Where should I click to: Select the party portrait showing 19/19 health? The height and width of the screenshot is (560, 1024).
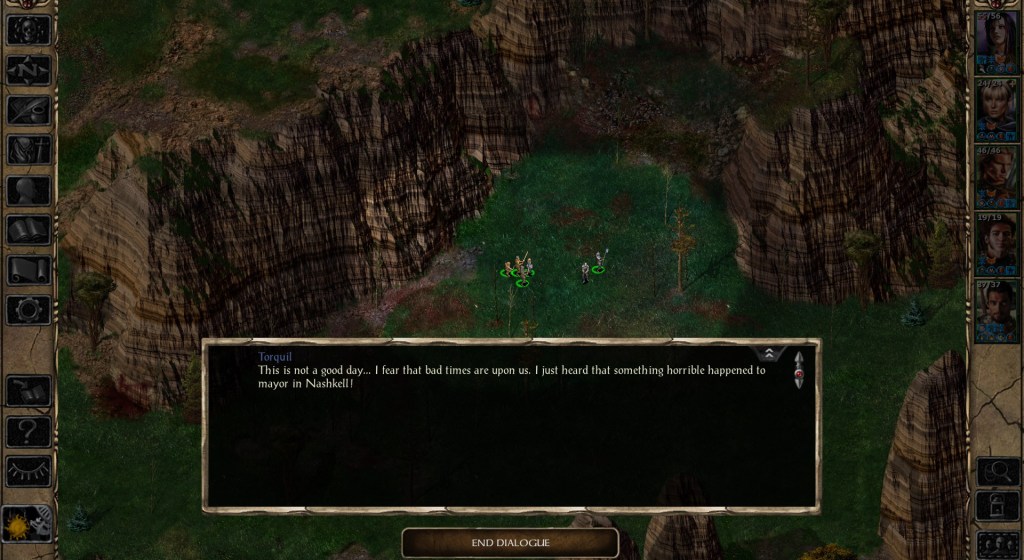(x=997, y=241)
